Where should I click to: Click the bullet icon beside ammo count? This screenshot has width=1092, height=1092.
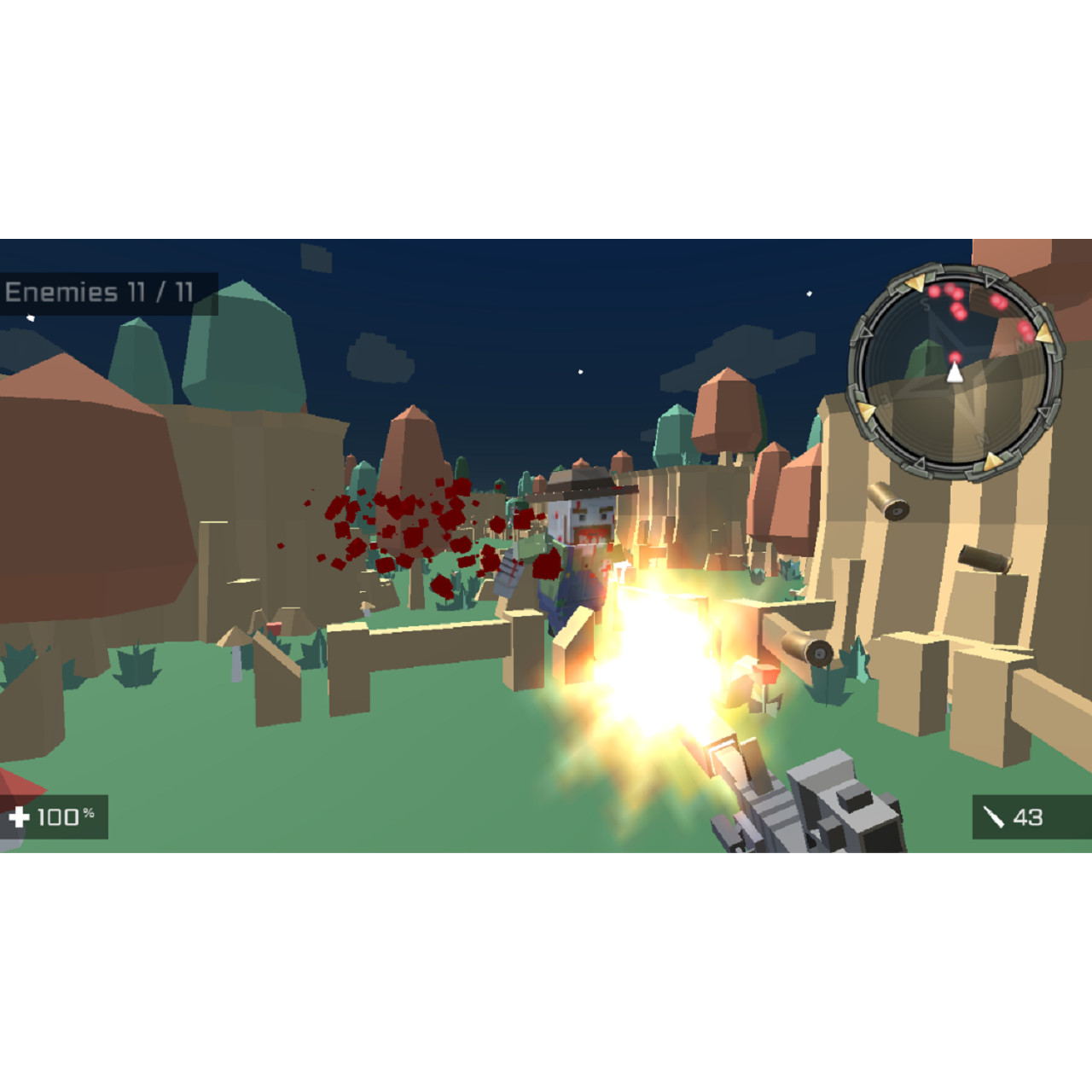992,816
